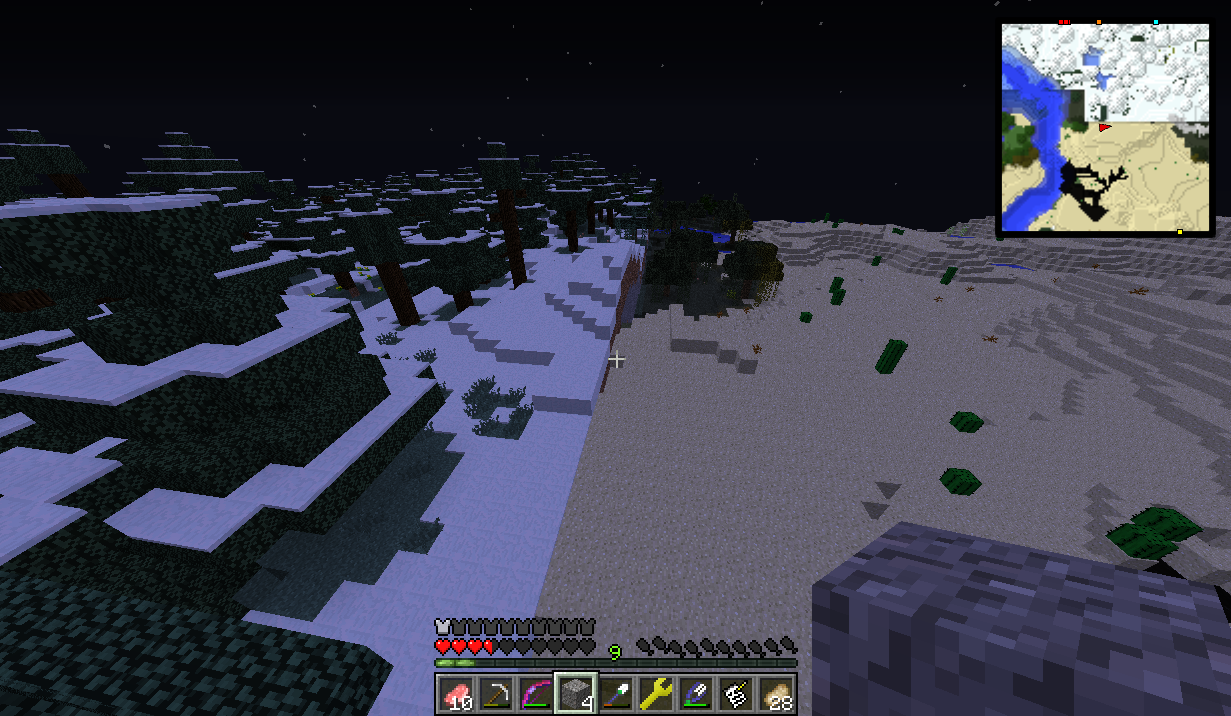The image size is (1231, 716).
Task: Select the pickaxe in the hotbar
Action: point(496,694)
